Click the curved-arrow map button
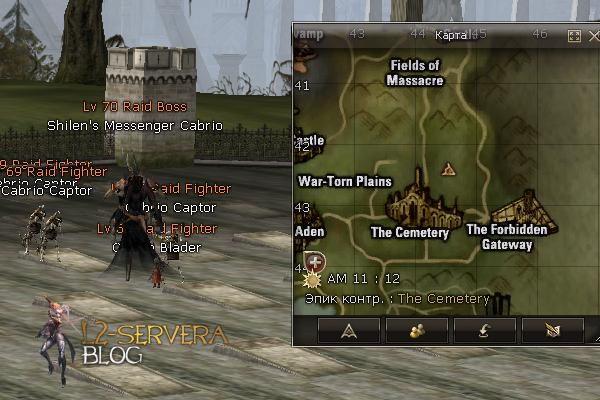600x400 pixels. (484, 331)
